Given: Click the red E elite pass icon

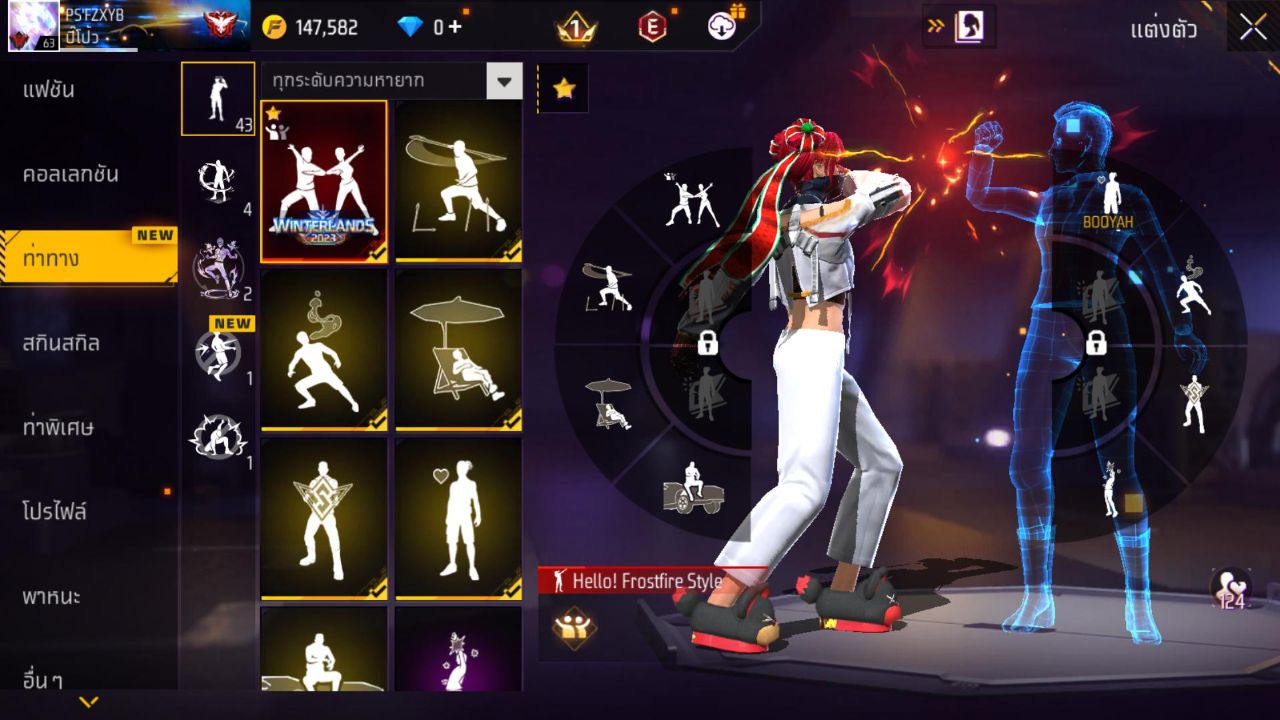Looking at the screenshot, I should (x=651, y=28).
